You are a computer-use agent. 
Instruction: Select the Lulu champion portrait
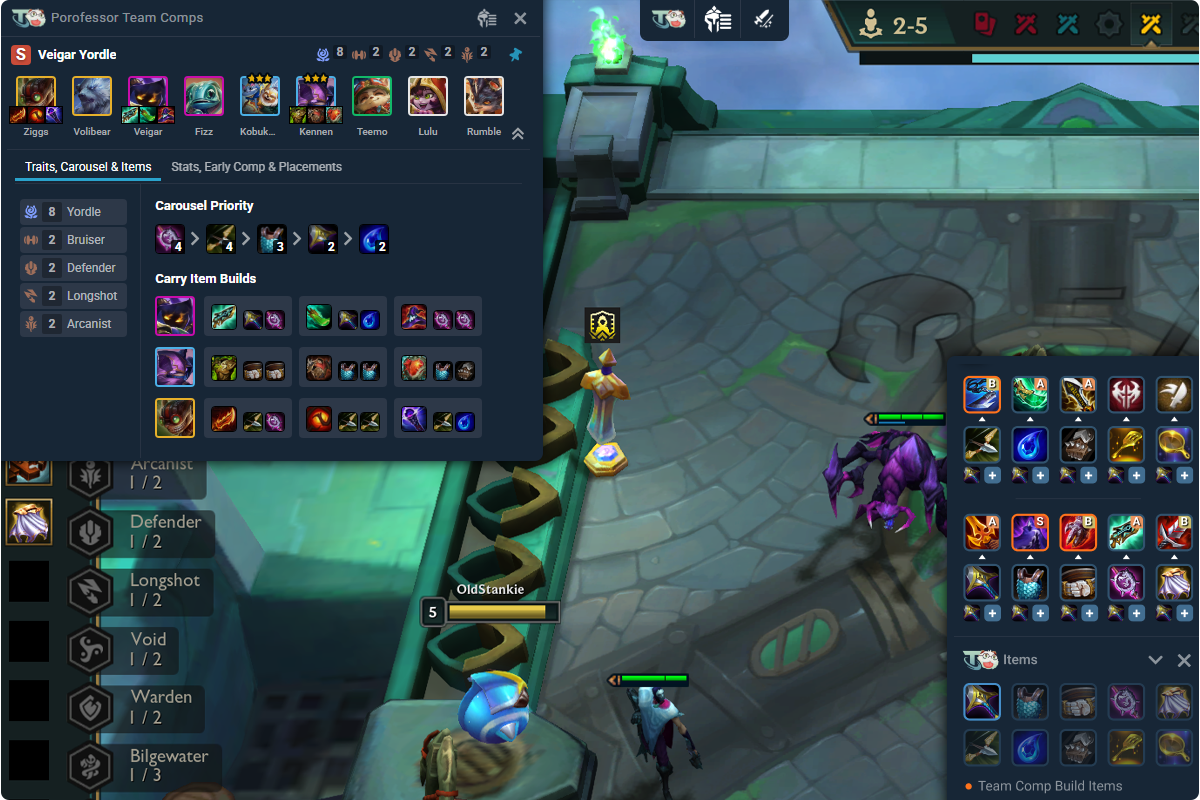tap(428, 96)
